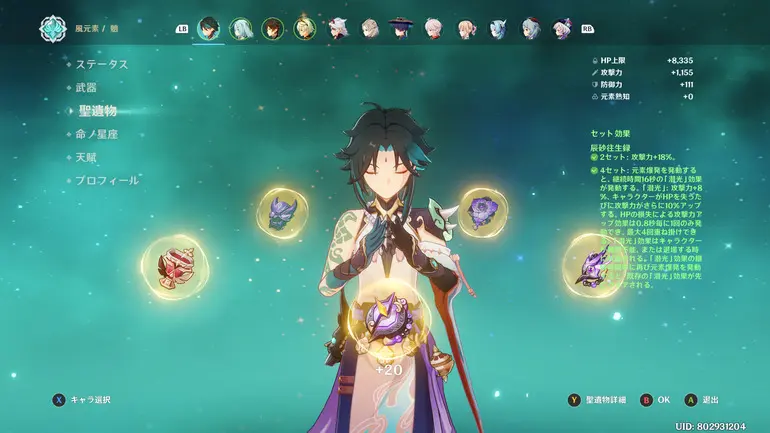The width and height of the screenshot is (770, 433).
Task: Select the 武器 menu entry
Action: point(86,87)
